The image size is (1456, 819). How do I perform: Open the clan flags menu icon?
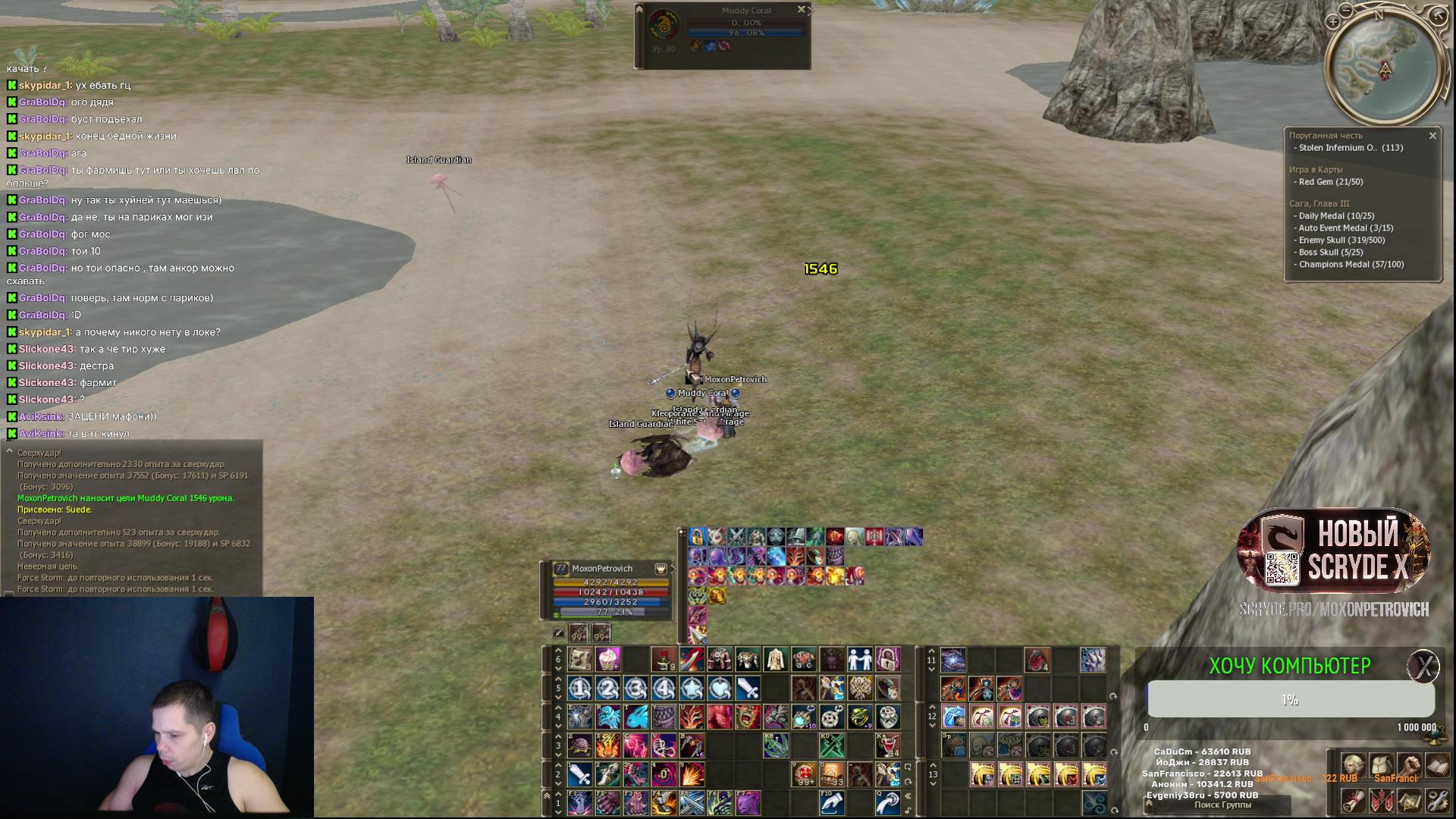tap(1381, 800)
